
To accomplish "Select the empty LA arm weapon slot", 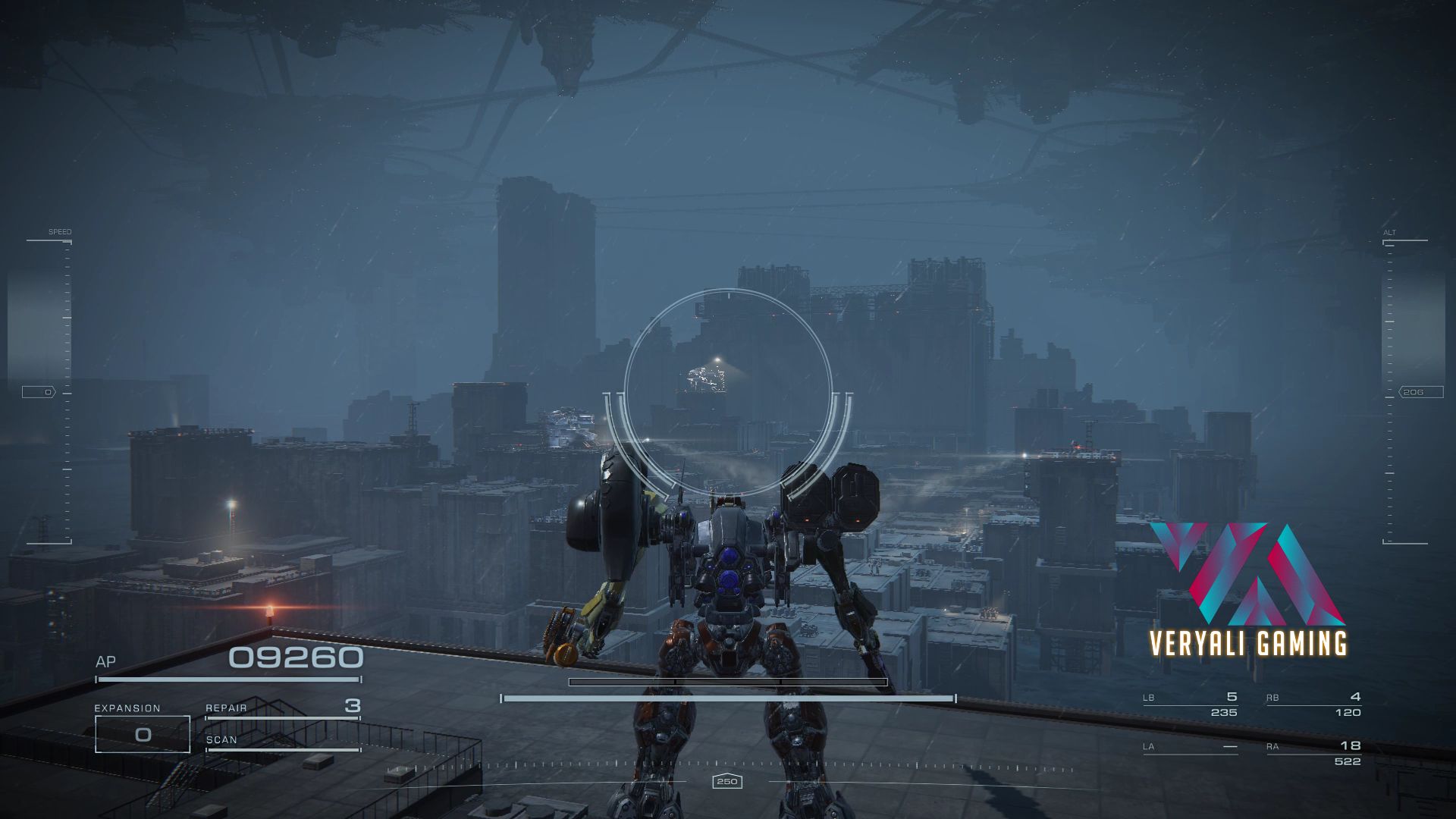I will click(x=1190, y=748).
